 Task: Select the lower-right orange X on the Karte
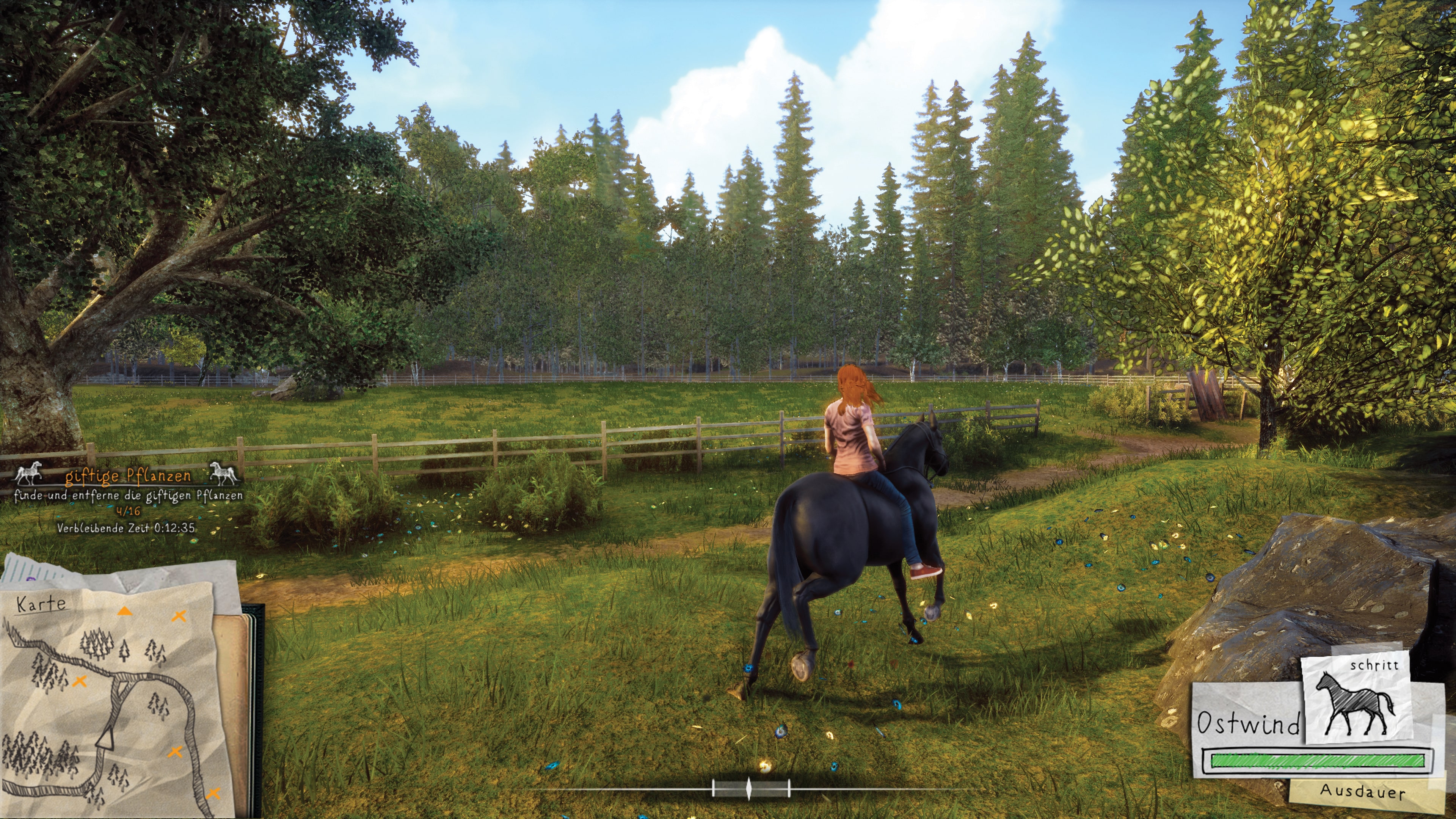pos(213,794)
